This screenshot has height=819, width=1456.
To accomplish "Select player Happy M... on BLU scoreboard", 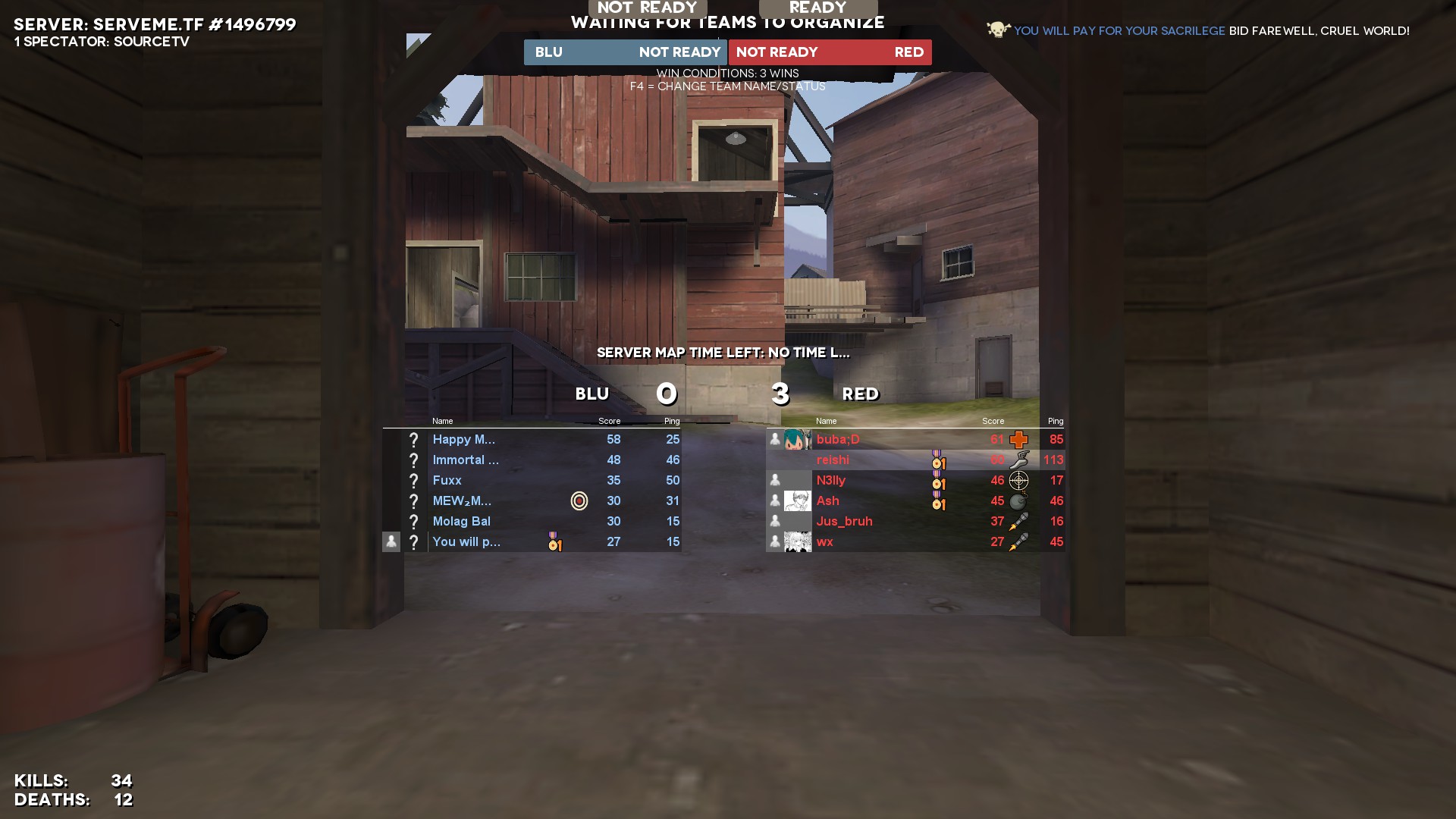I will pos(463,440).
